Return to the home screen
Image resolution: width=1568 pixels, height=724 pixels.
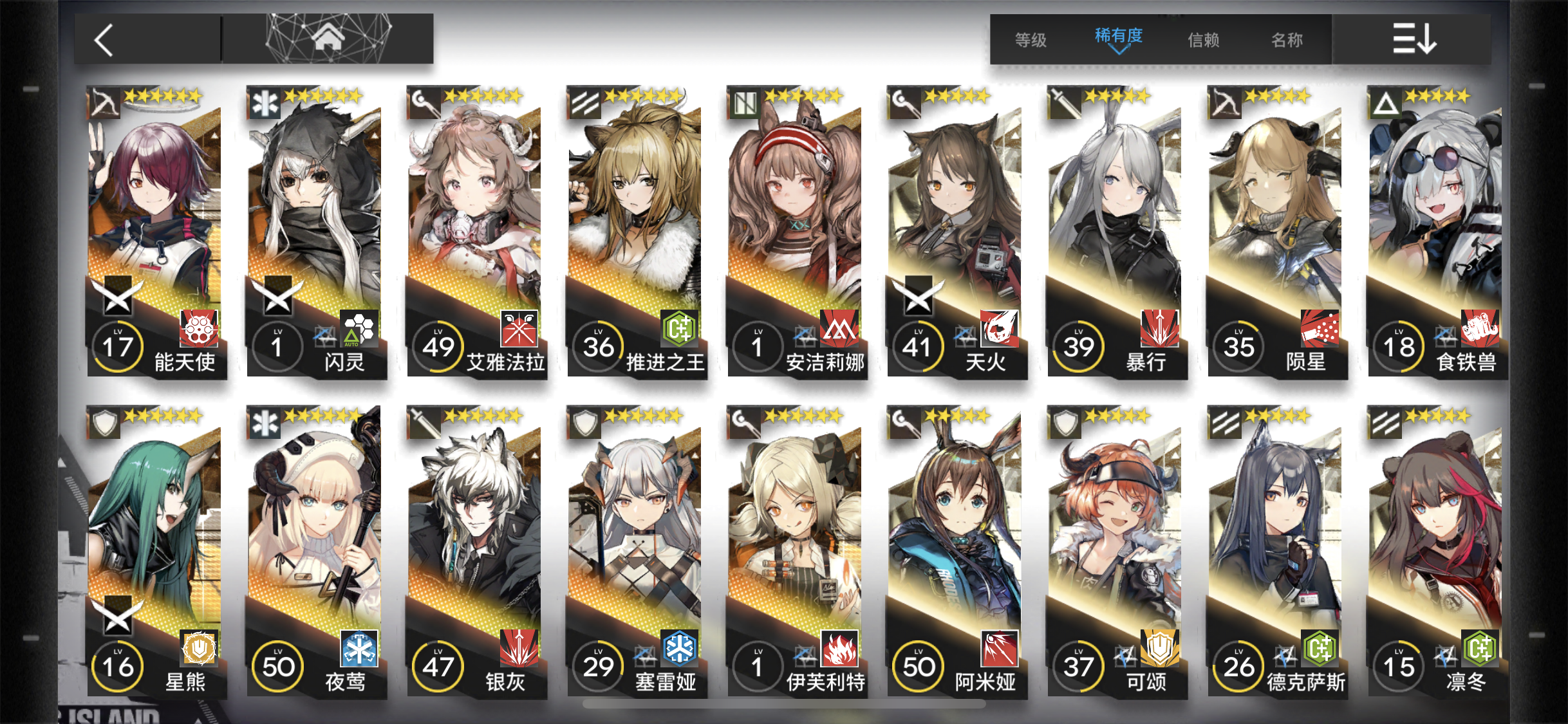tap(328, 39)
